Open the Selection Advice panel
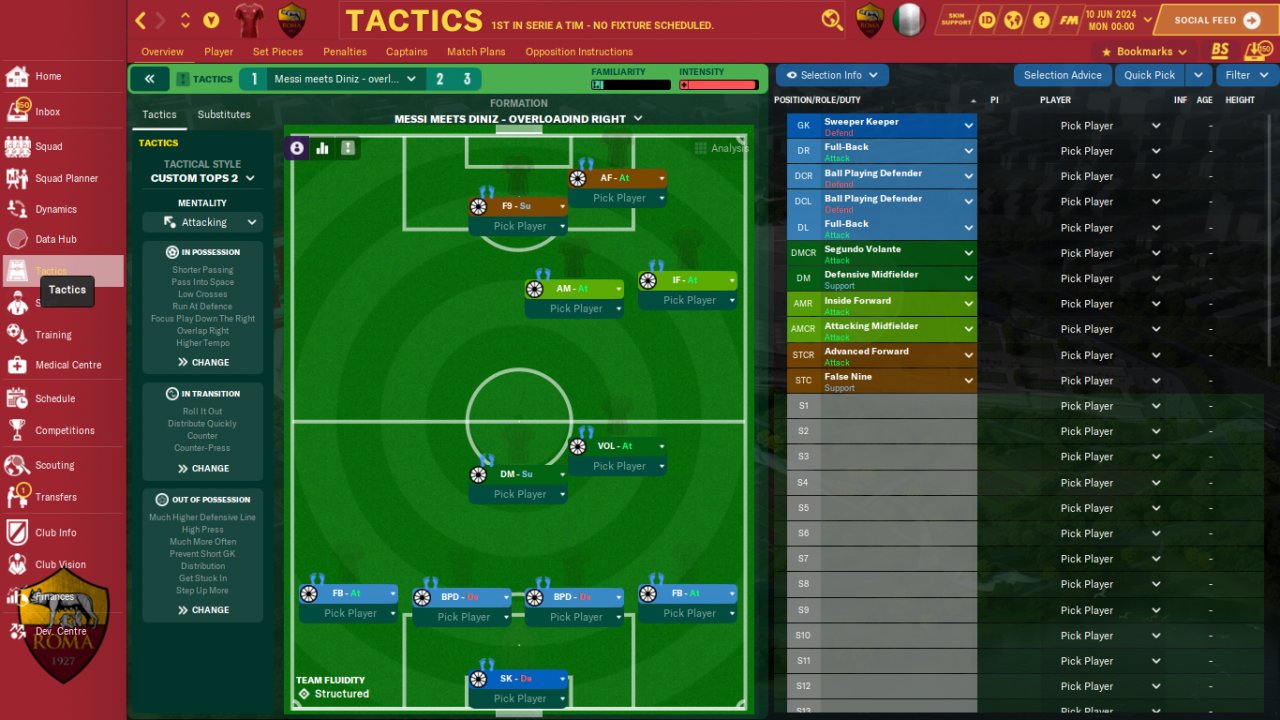1280x720 pixels. (1062, 75)
